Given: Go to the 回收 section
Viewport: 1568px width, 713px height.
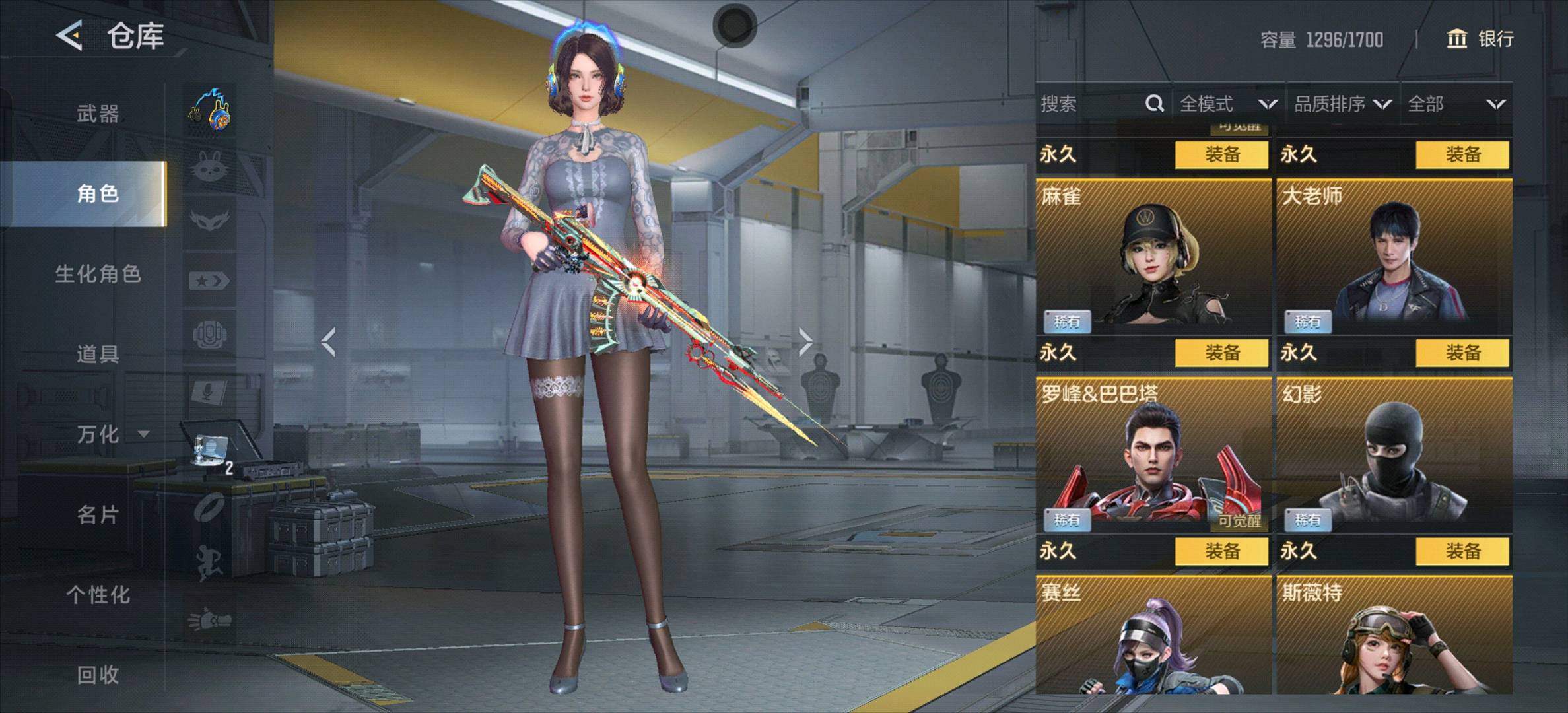Looking at the screenshot, I should pos(98,675).
